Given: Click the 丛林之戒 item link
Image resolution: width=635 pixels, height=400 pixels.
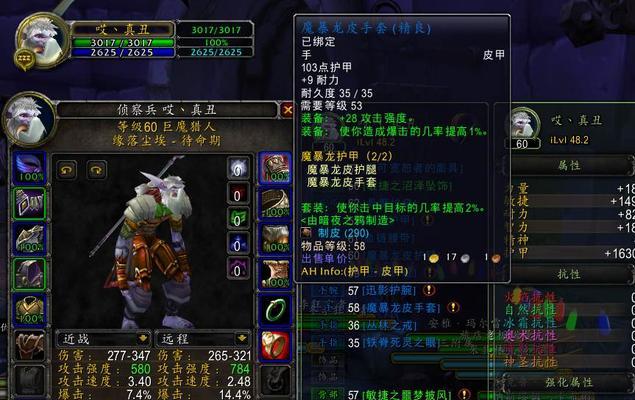Looking at the screenshot, I should click(x=382, y=325).
